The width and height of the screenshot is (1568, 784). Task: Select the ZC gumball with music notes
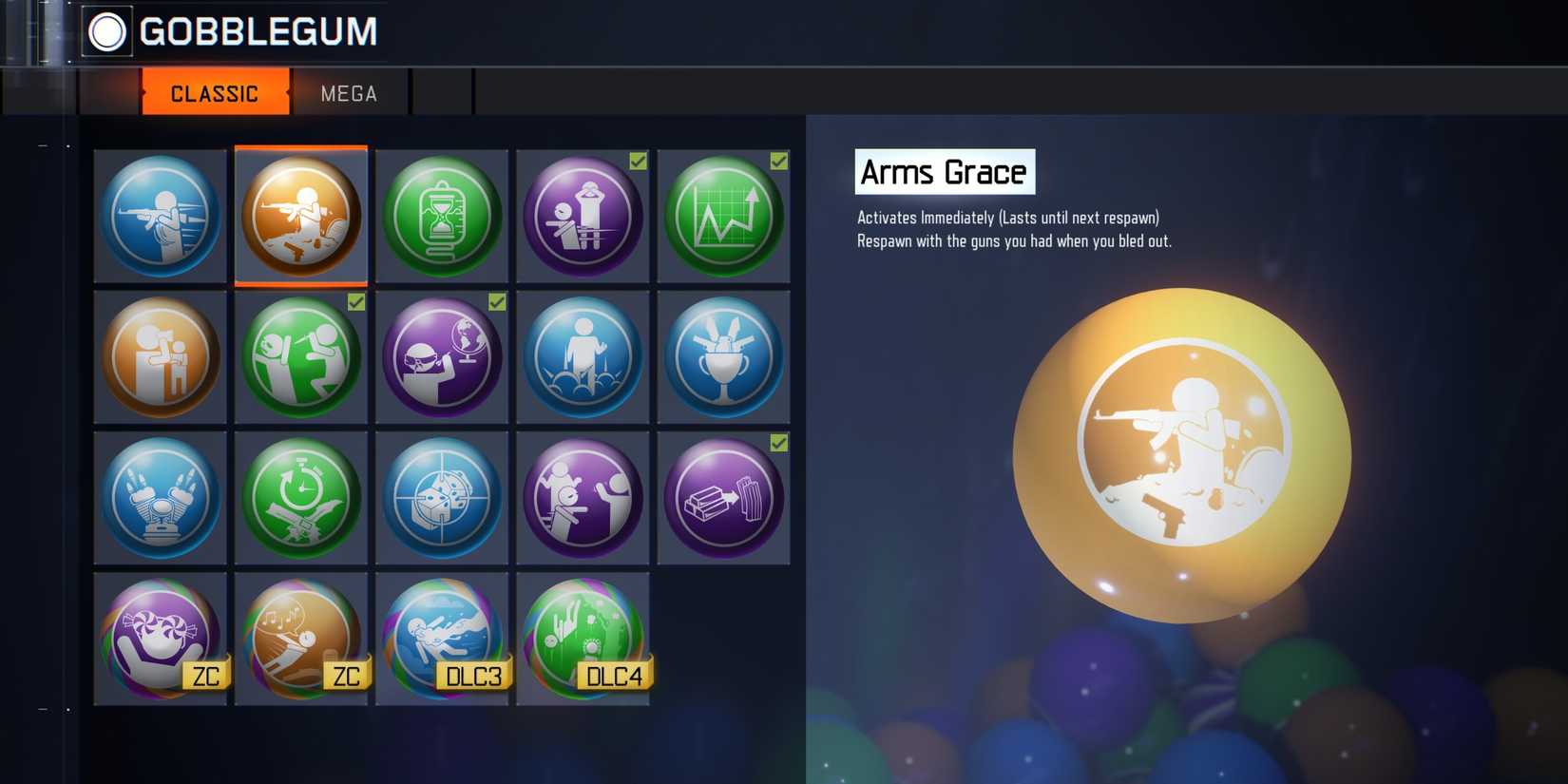click(300, 637)
